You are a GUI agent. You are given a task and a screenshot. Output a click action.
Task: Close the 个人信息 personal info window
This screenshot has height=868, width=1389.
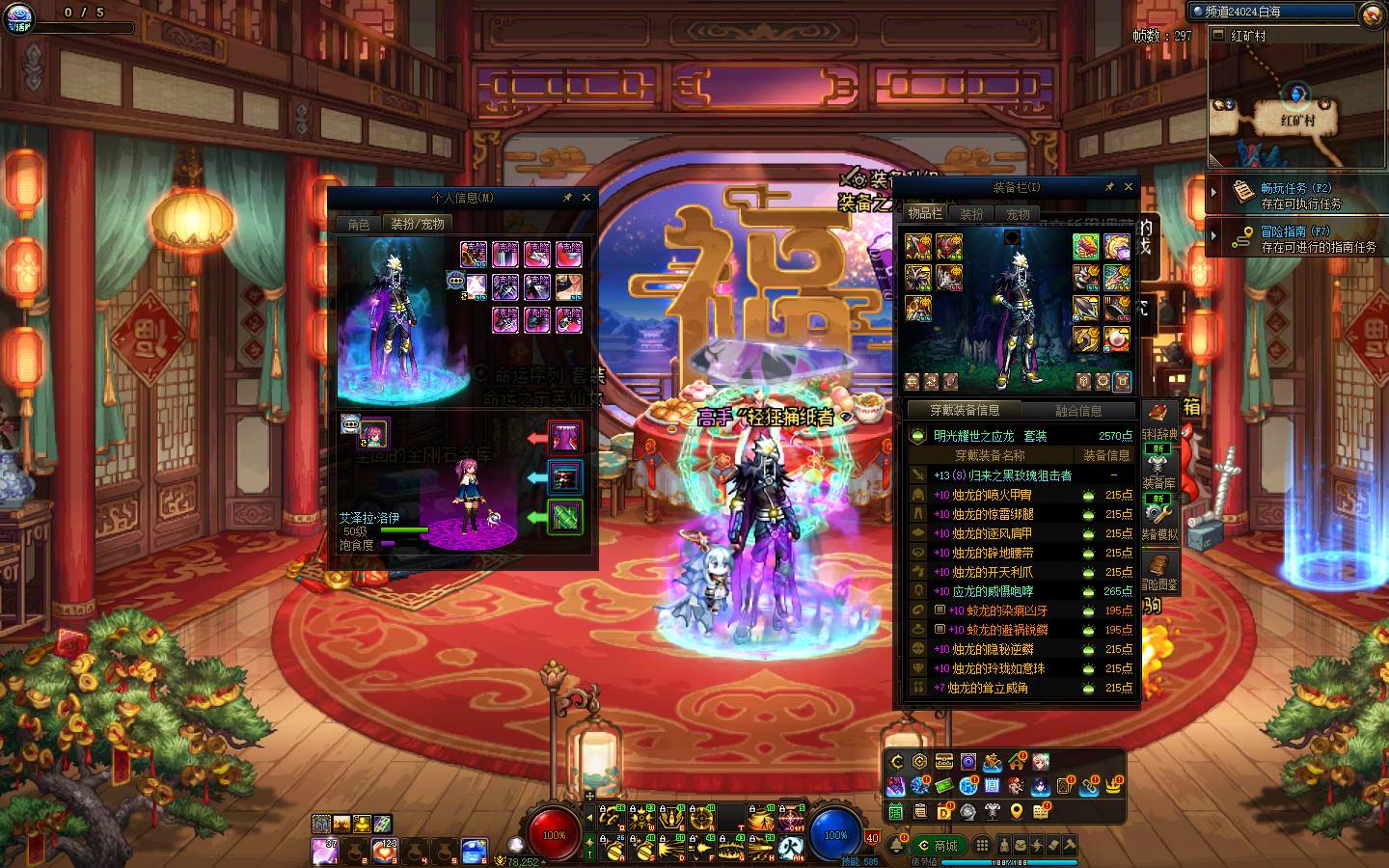tap(586, 198)
